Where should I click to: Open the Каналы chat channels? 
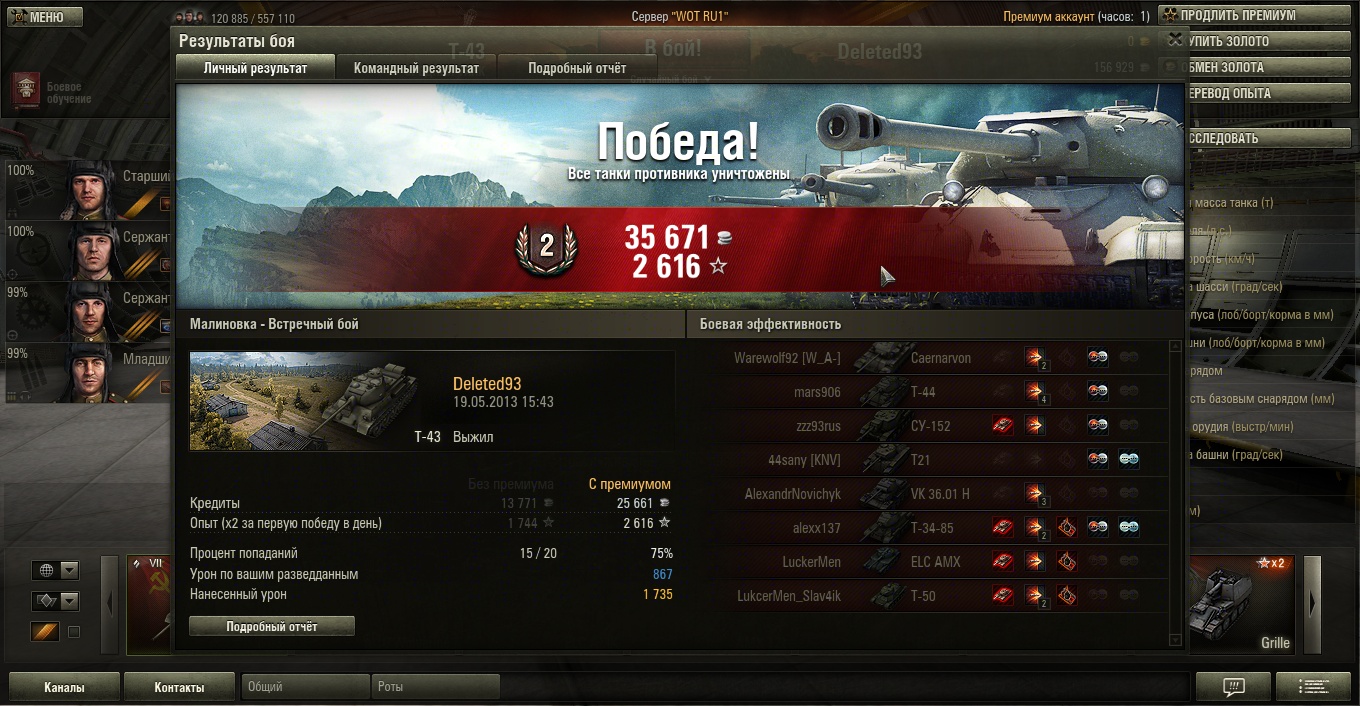(64, 687)
